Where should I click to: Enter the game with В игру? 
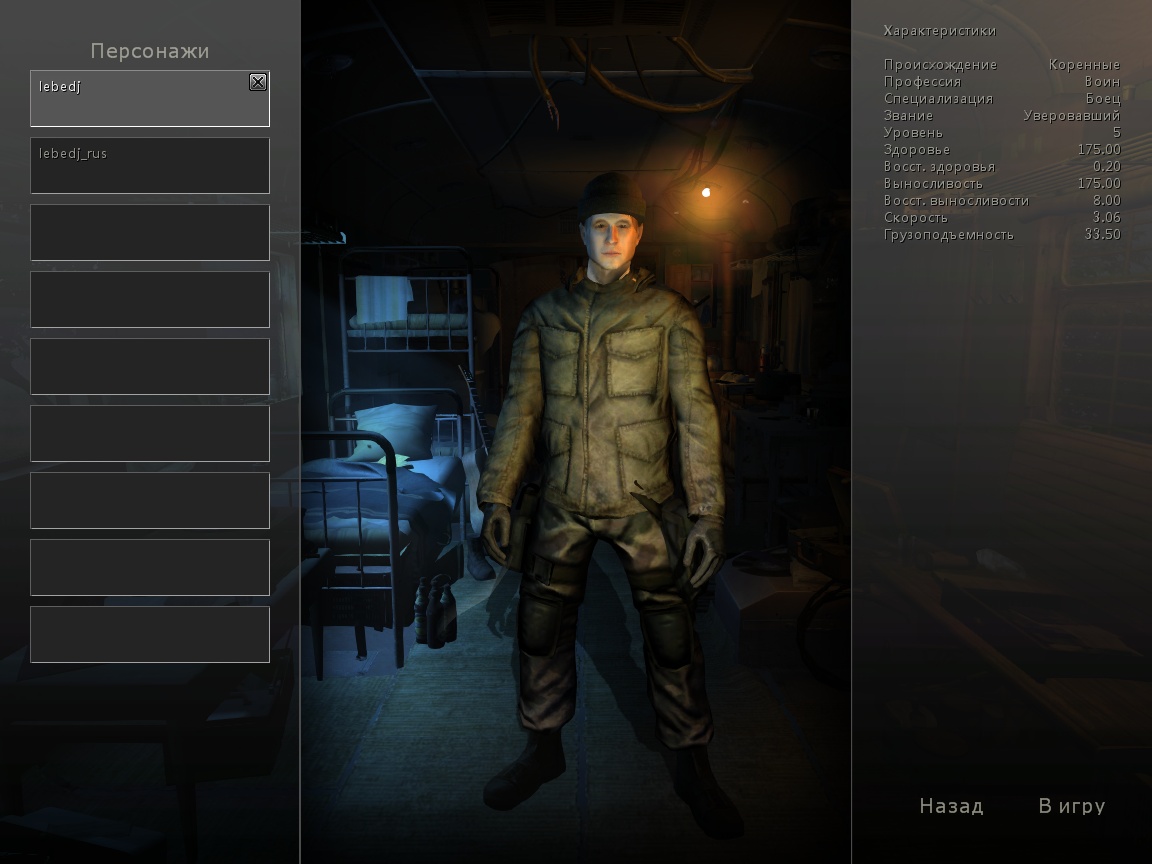pyautogui.click(x=1072, y=806)
